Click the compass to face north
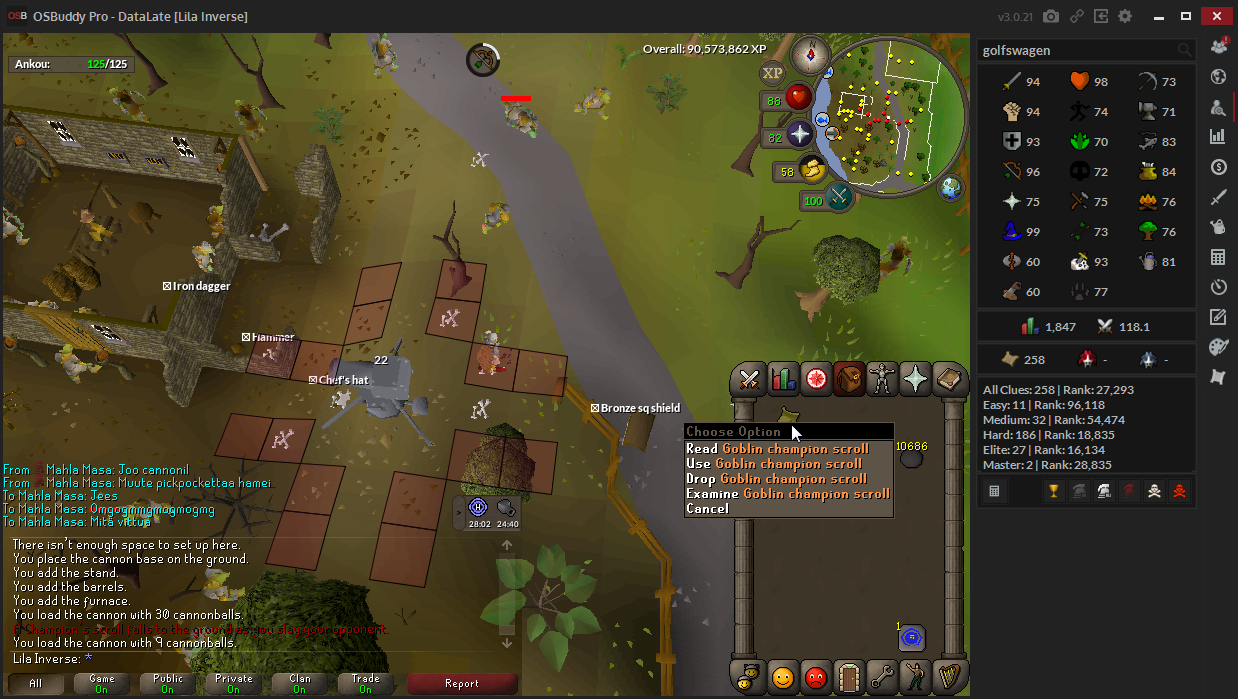 tap(810, 54)
